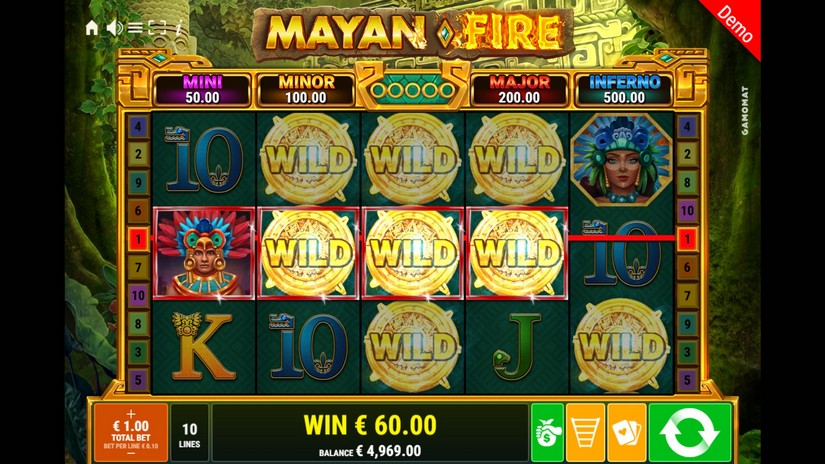Image resolution: width=825 pixels, height=464 pixels.
Task: Increase total bet with the plus sign
Action: (130, 413)
